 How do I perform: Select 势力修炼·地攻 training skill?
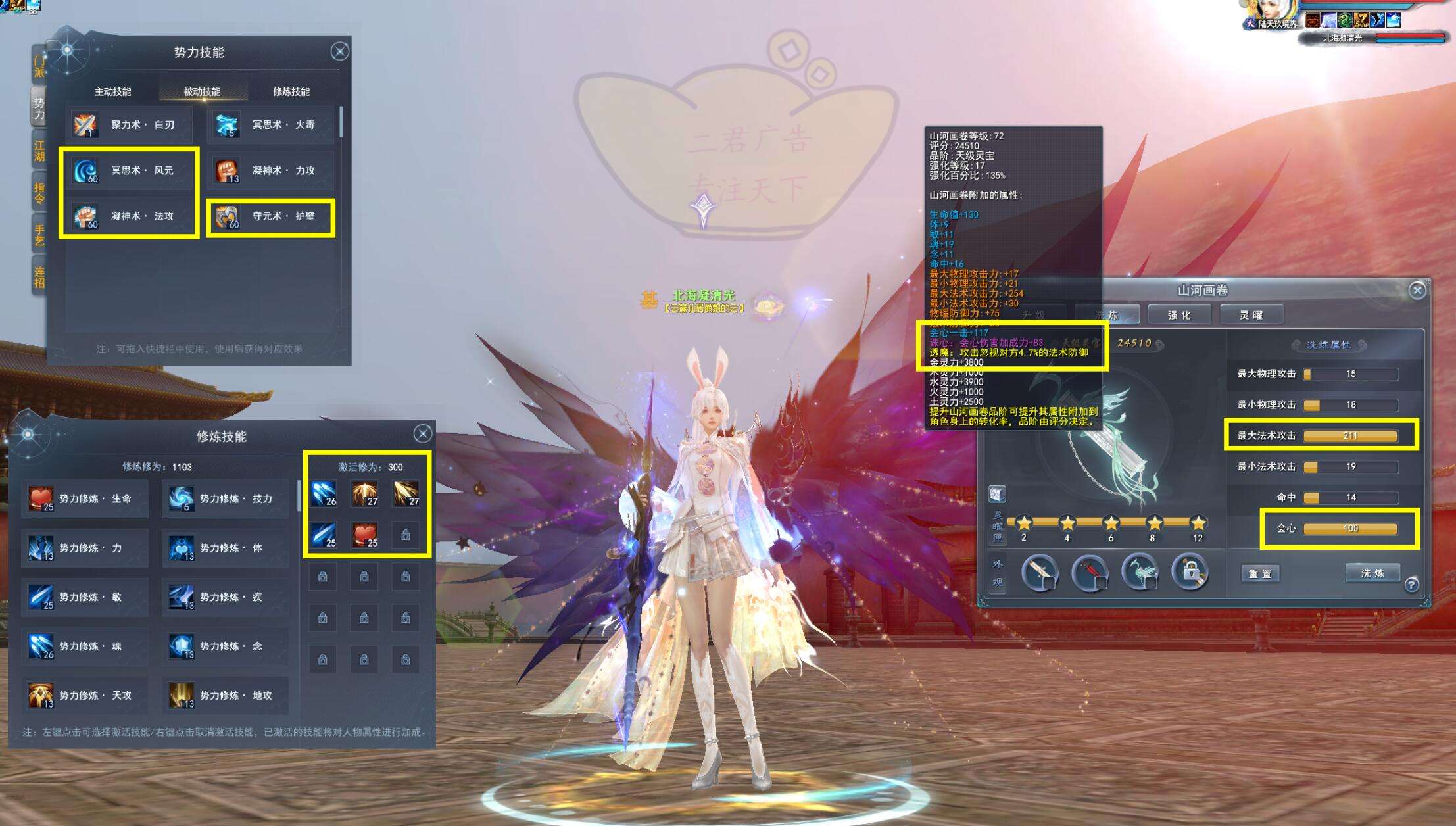[225, 695]
